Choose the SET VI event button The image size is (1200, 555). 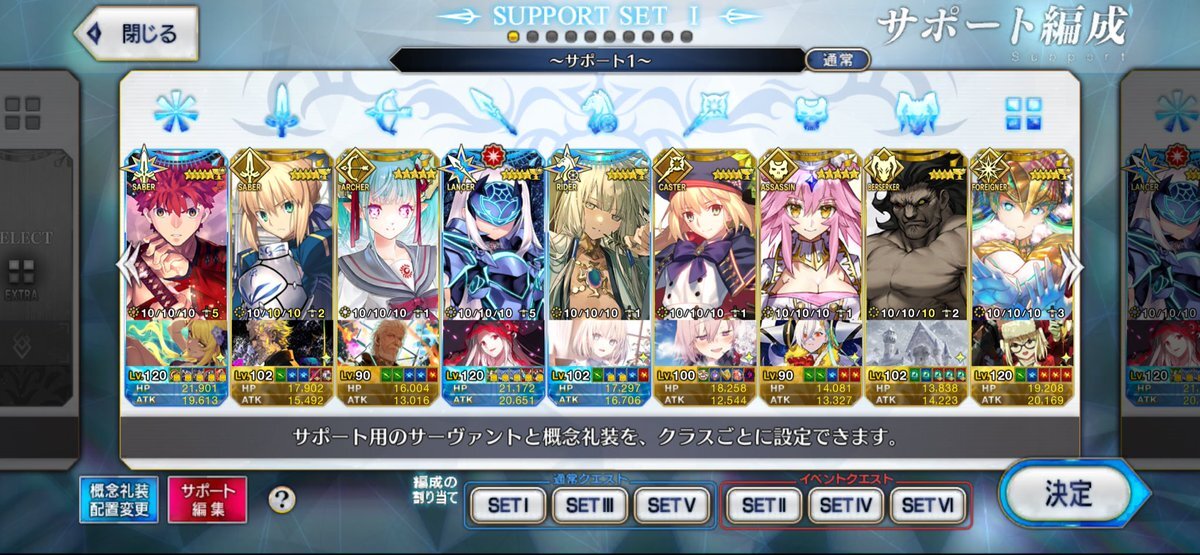tap(927, 506)
